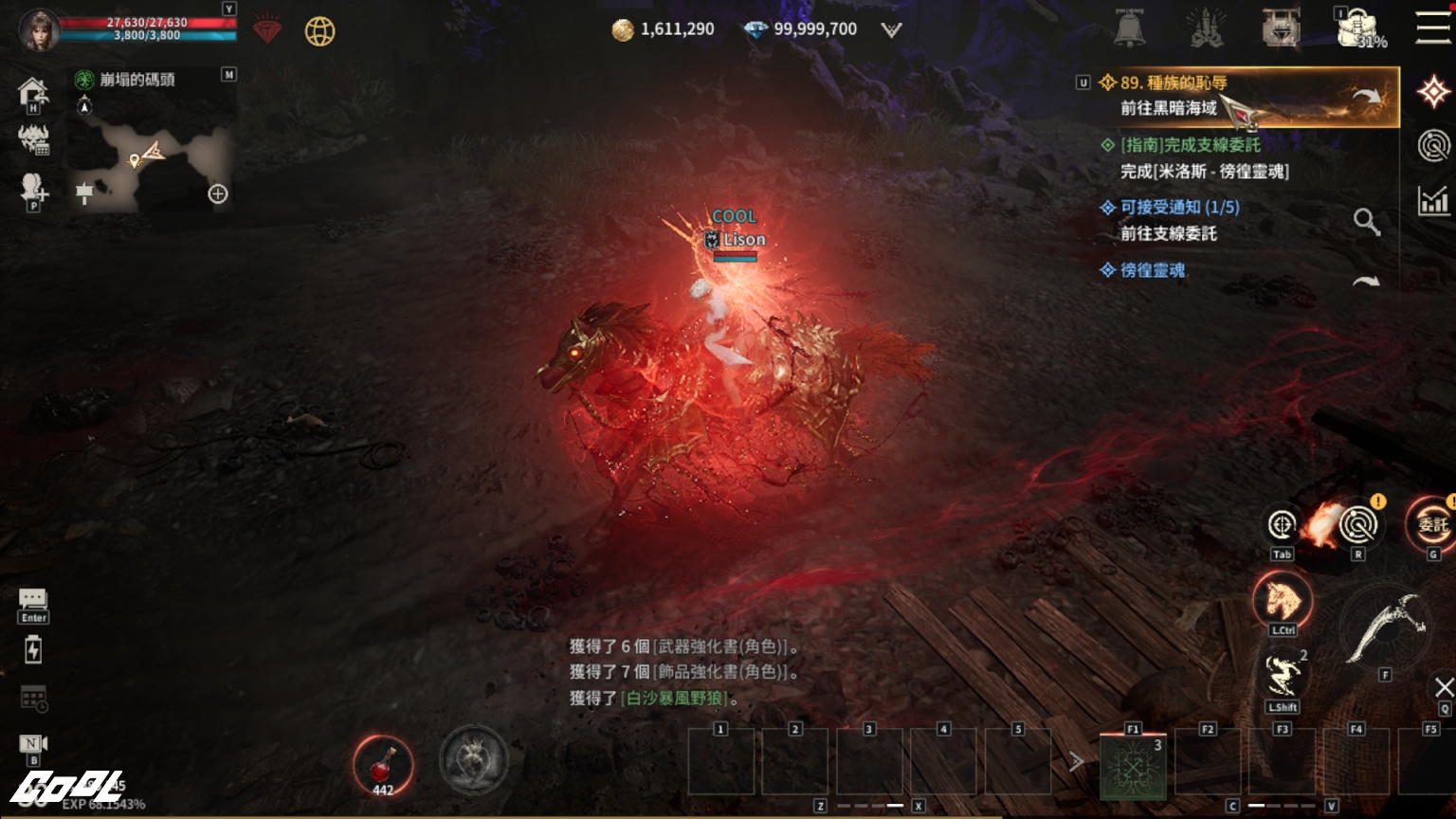Open the globe world map icon
1456x819 pixels.
pos(319,31)
